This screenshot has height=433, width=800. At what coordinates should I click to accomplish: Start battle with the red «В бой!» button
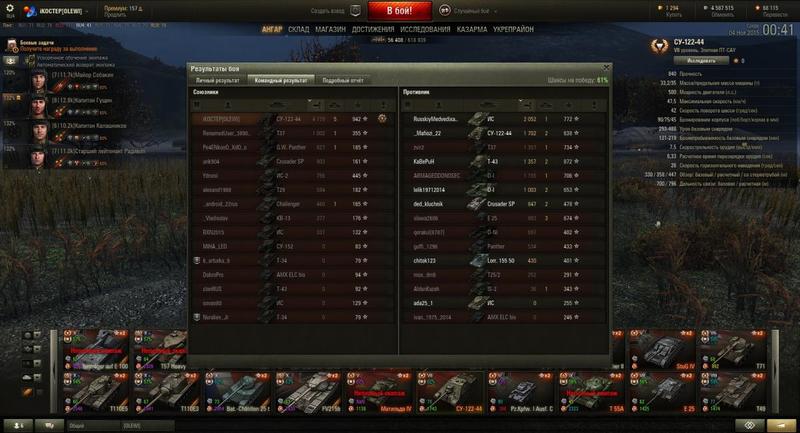pyautogui.click(x=400, y=11)
